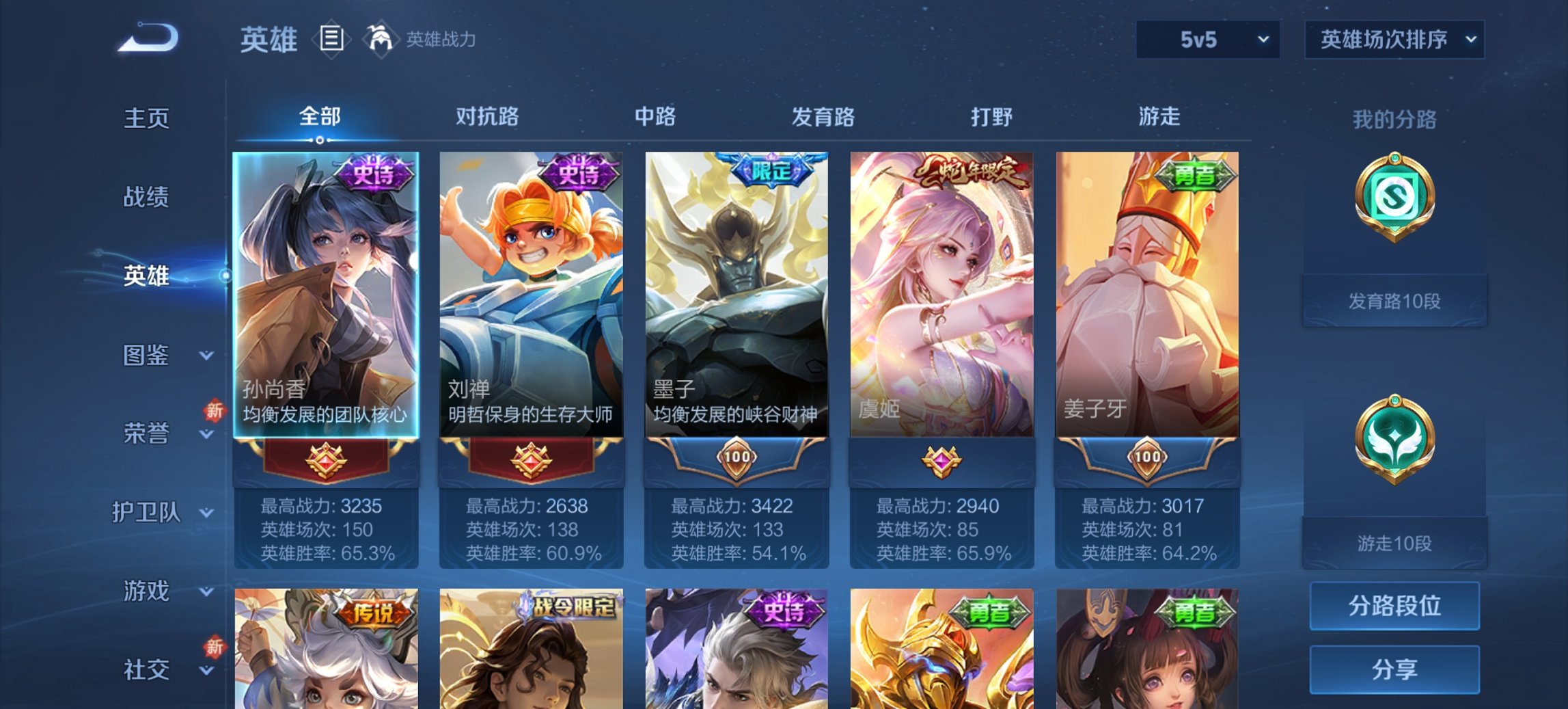
Task: Expand the 图鉴 sidebar section
Action: 146,355
